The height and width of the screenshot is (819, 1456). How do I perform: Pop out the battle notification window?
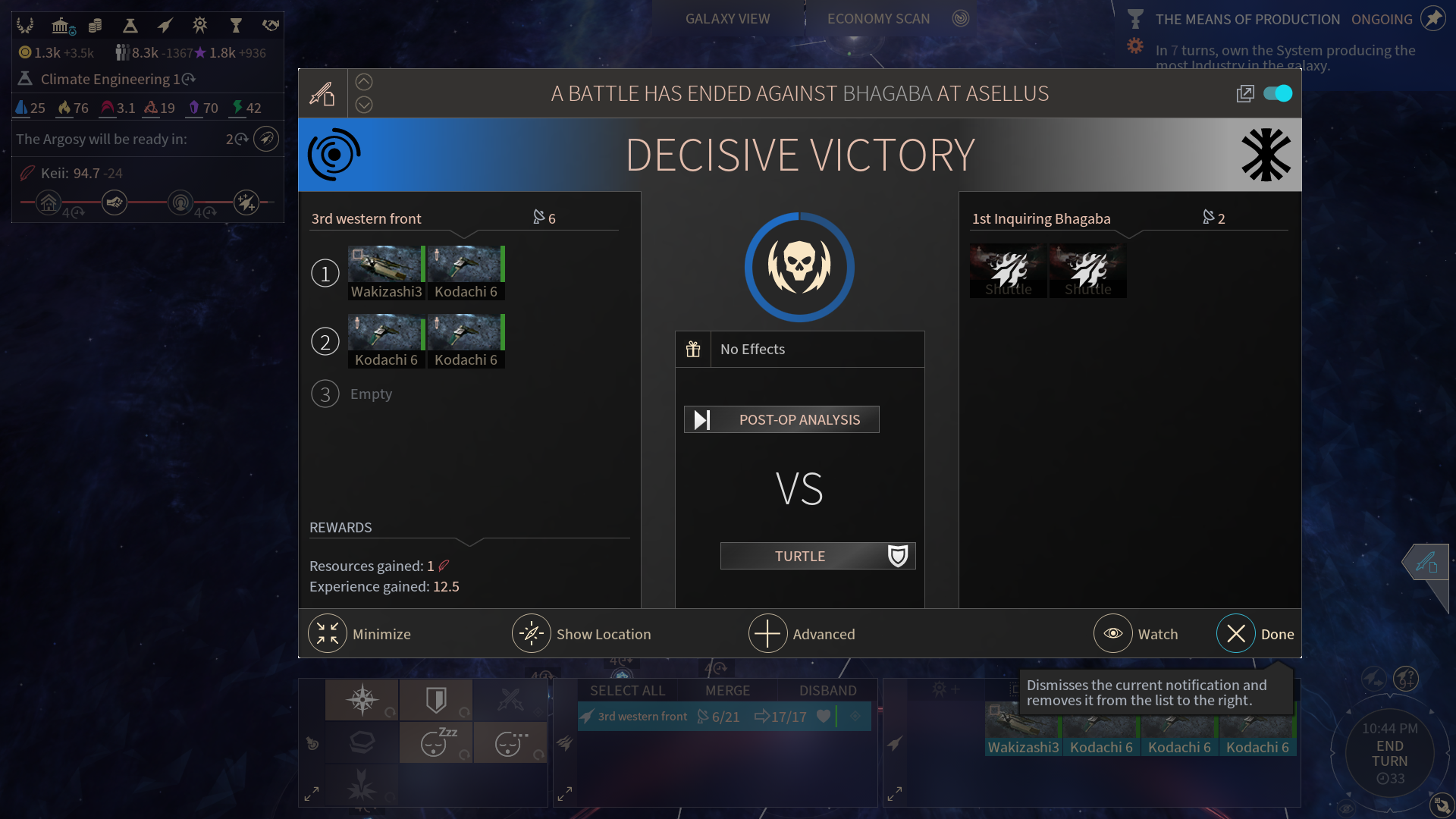point(1245,93)
